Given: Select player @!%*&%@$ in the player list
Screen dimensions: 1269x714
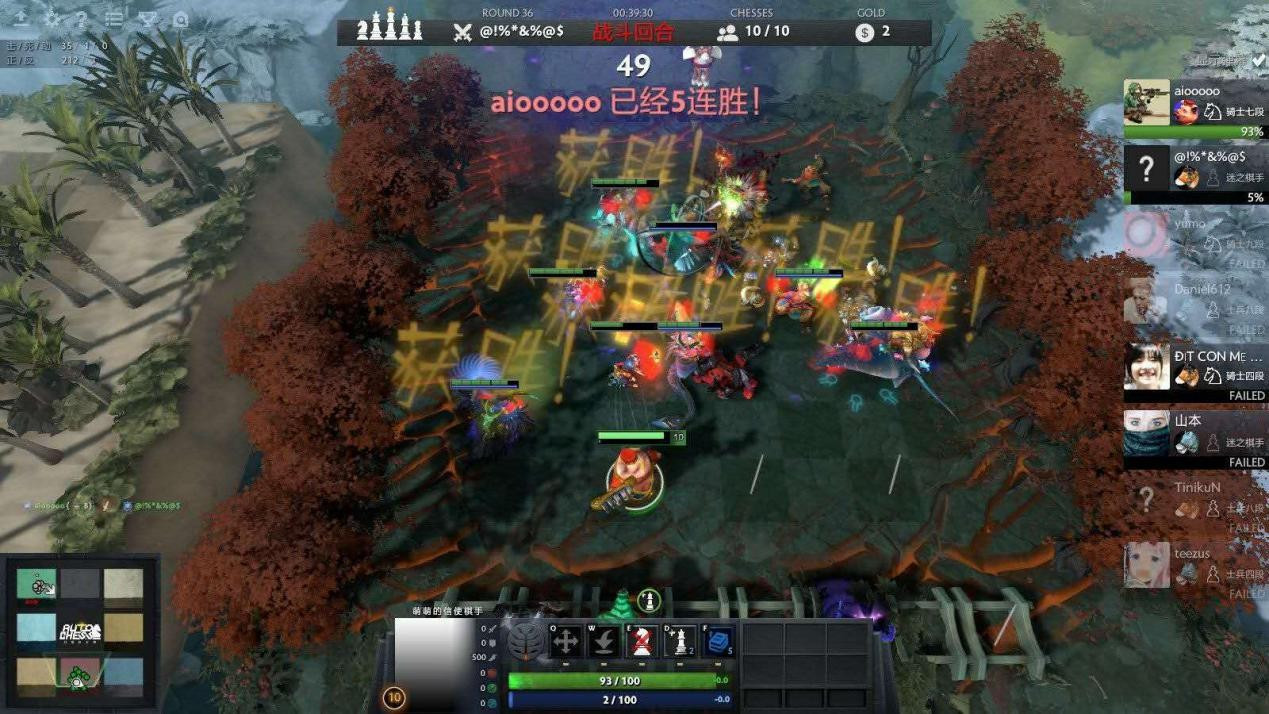Looking at the screenshot, I should point(1194,174).
